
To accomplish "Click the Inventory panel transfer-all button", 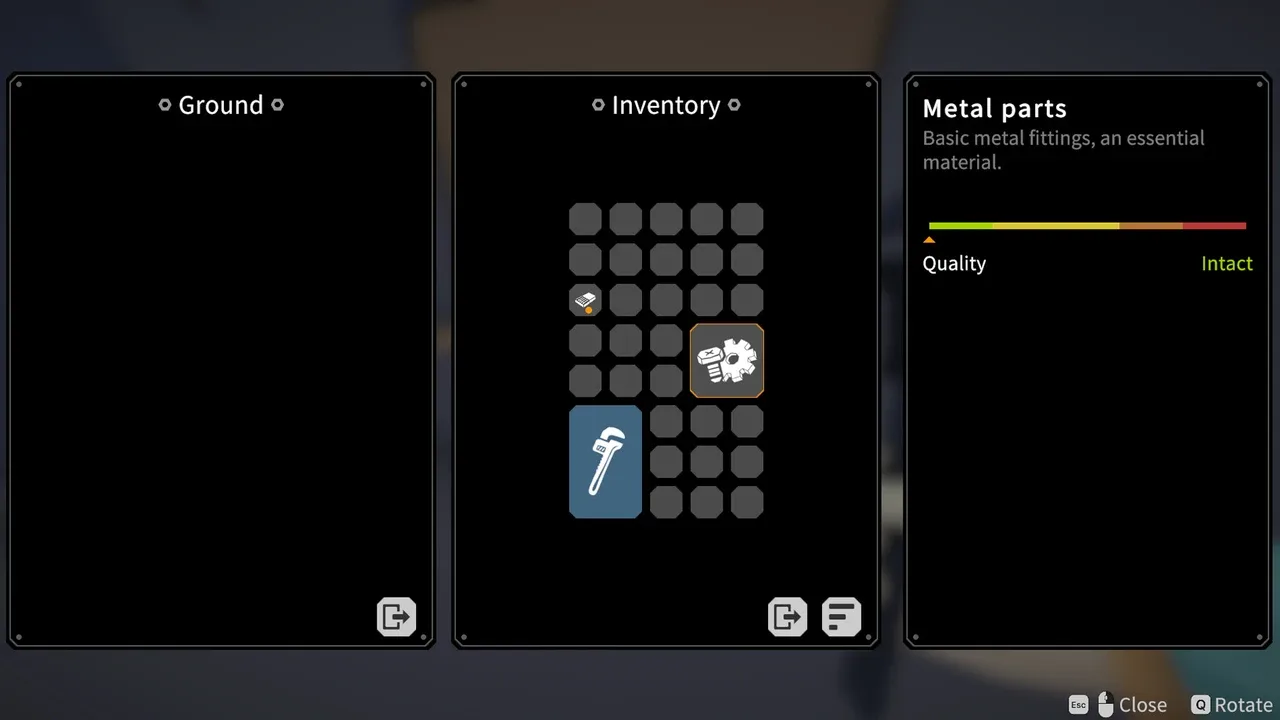I will [x=787, y=616].
